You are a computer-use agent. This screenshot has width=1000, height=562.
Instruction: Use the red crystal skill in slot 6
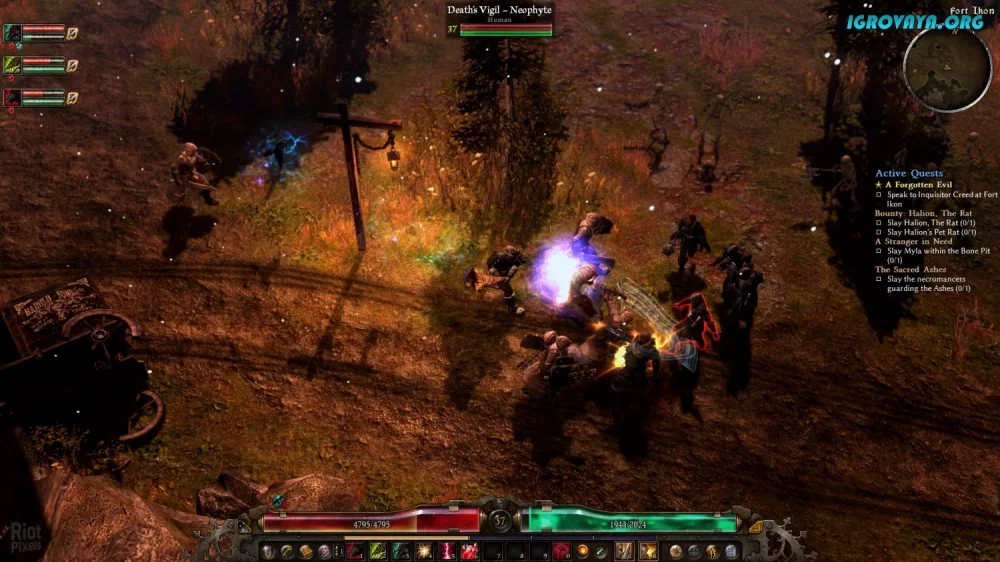pos(469,551)
